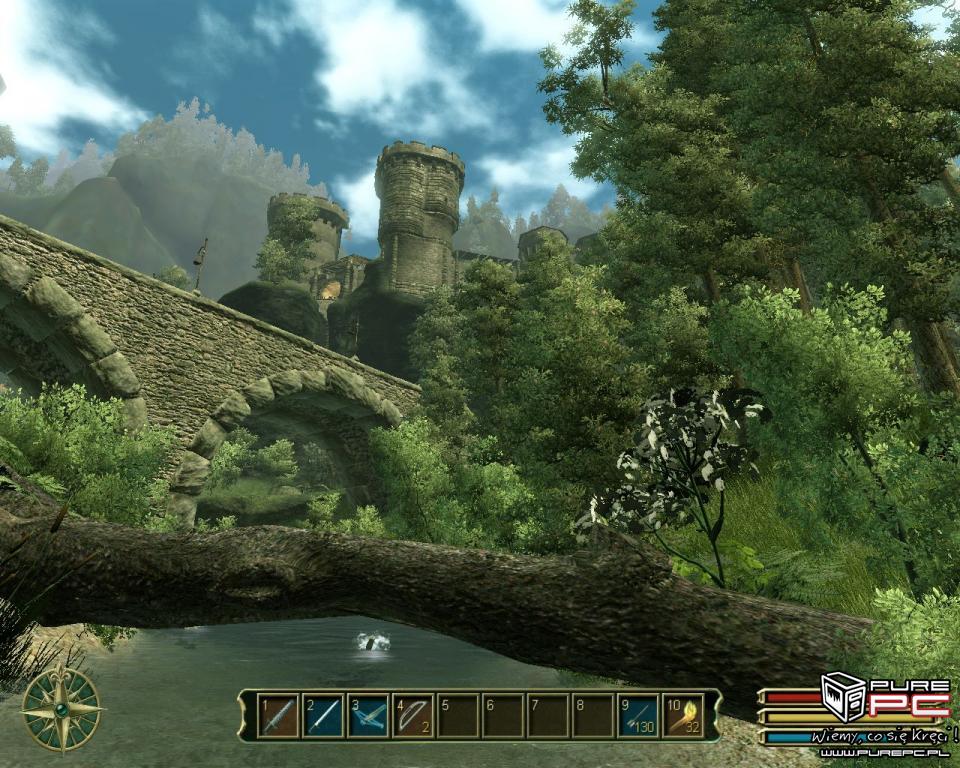This screenshot has height=768, width=960.
Task: Click the compass in the corner
Action: pos(62,709)
